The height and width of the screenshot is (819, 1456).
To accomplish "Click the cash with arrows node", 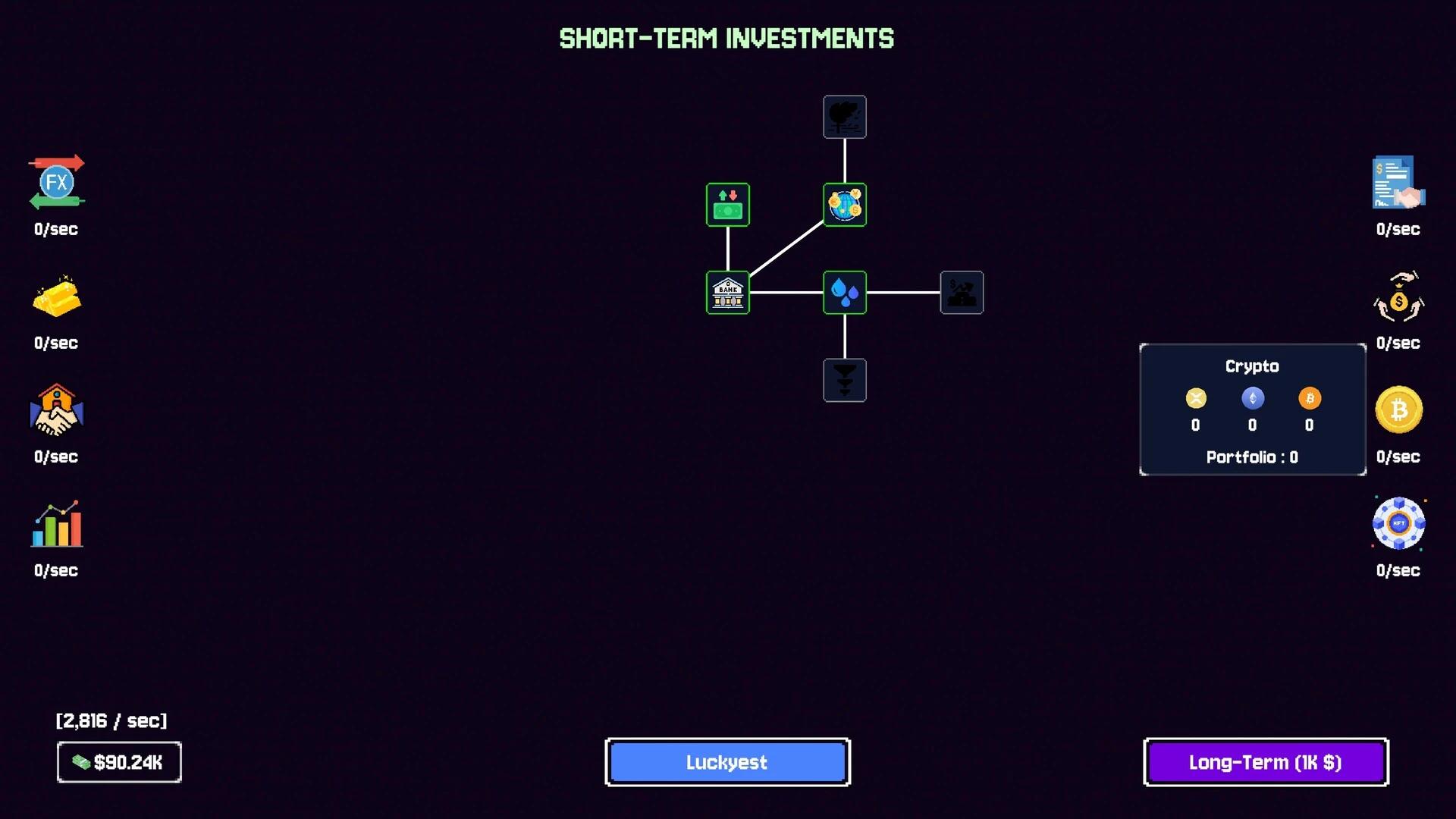I will point(727,204).
